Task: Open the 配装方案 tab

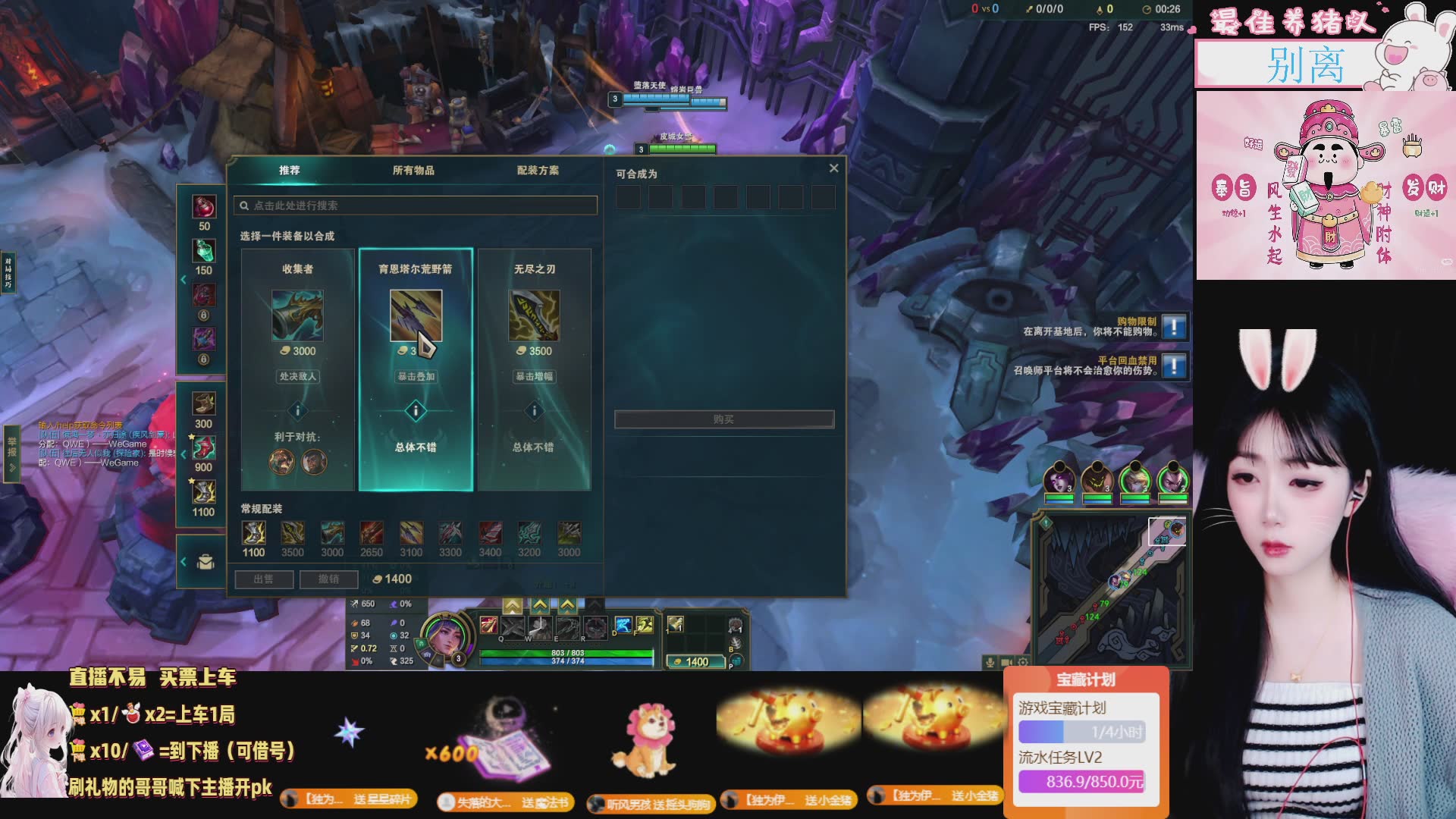Action: pyautogui.click(x=538, y=171)
